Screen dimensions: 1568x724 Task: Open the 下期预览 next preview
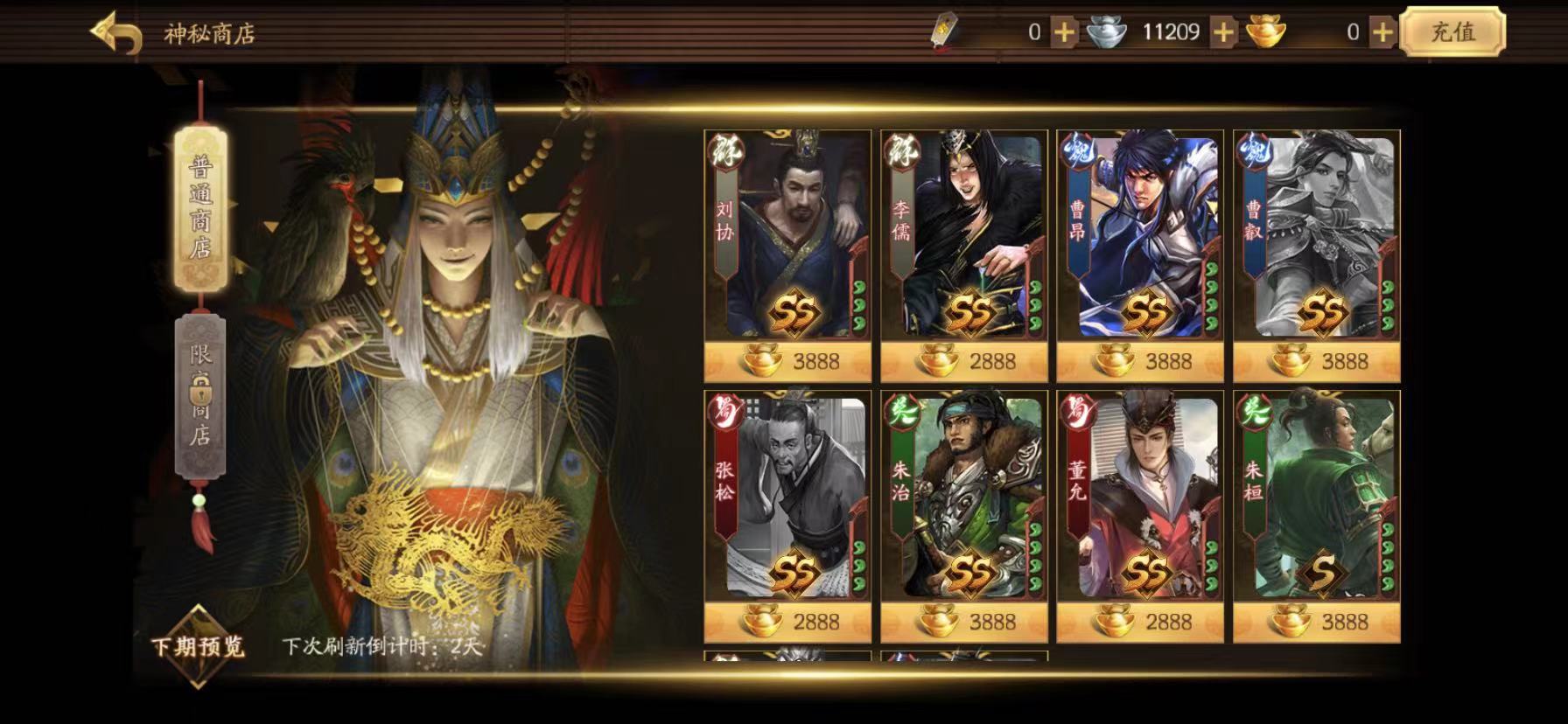coord(198,646)
